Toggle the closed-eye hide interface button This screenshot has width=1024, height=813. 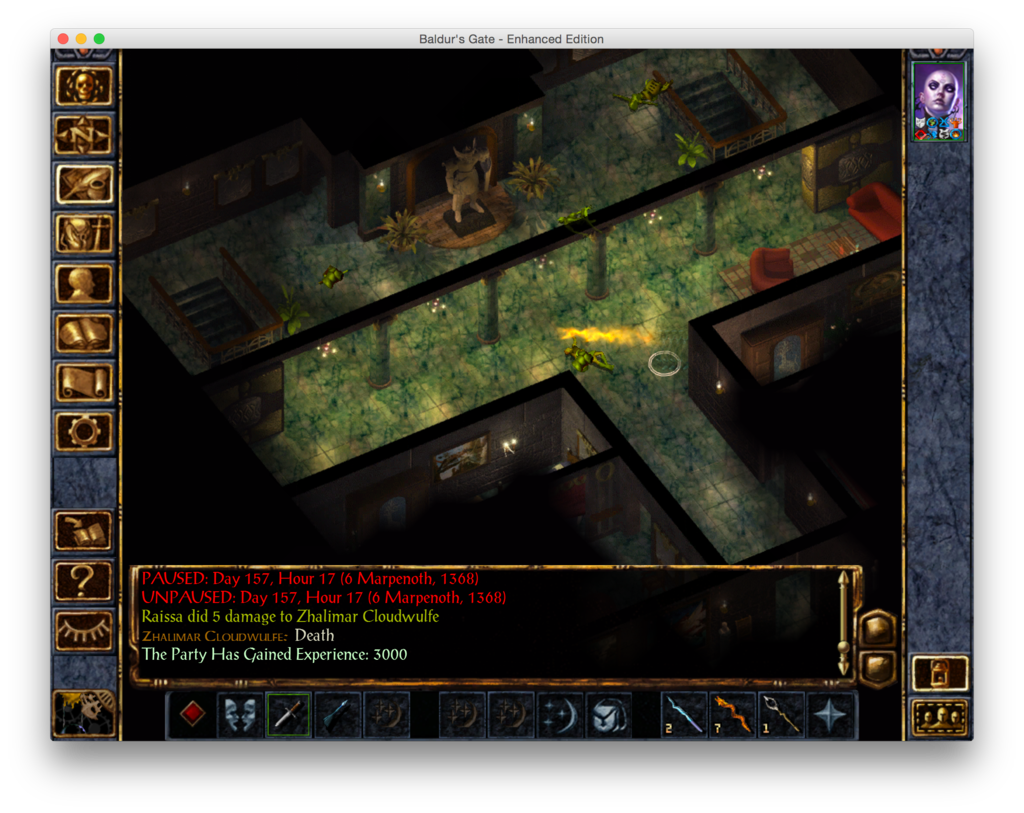point(84,630)
